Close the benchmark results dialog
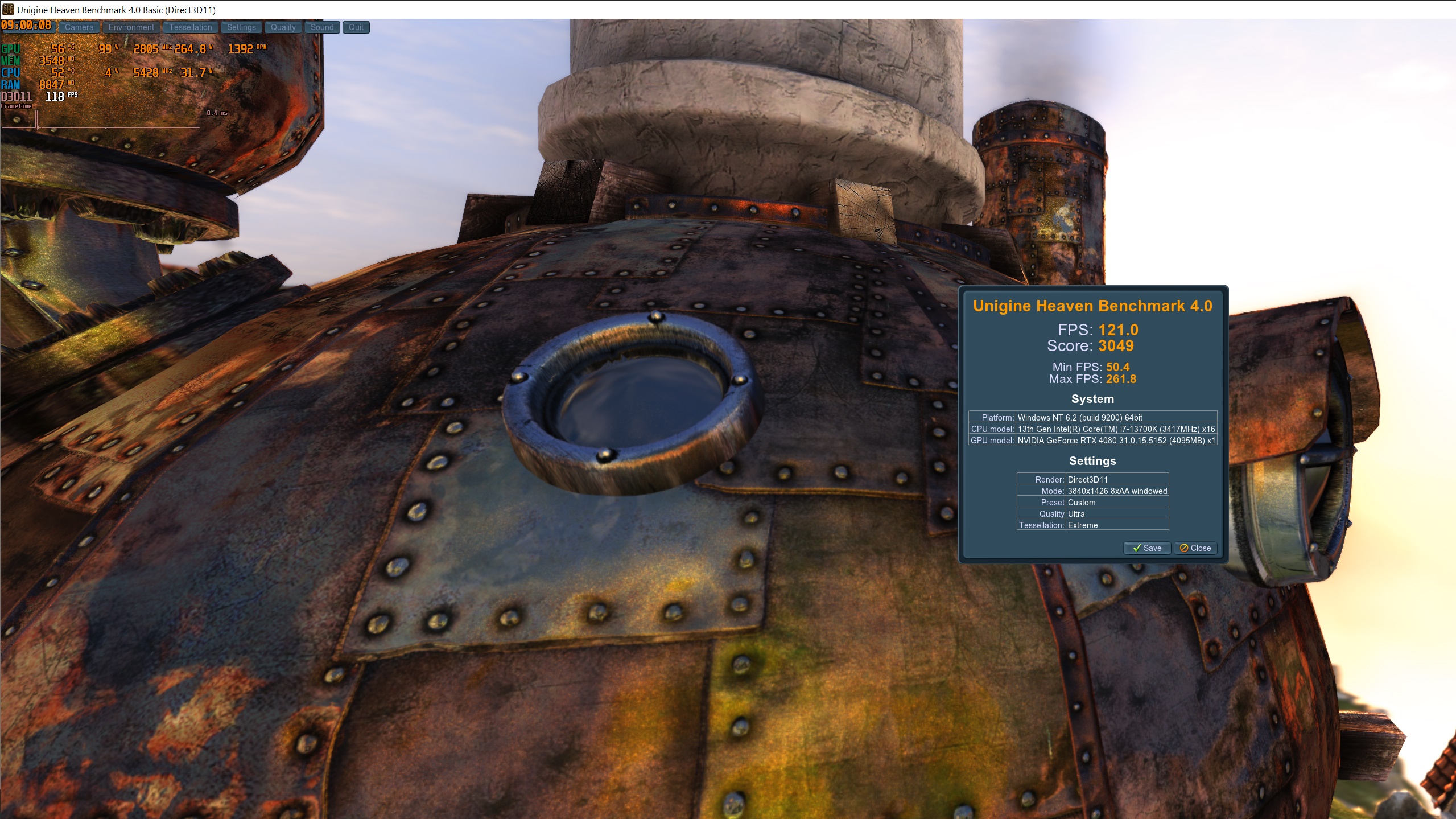The height and width of the screenshot is (819, 1456). pyautogui.click(x=1195, y=548)
